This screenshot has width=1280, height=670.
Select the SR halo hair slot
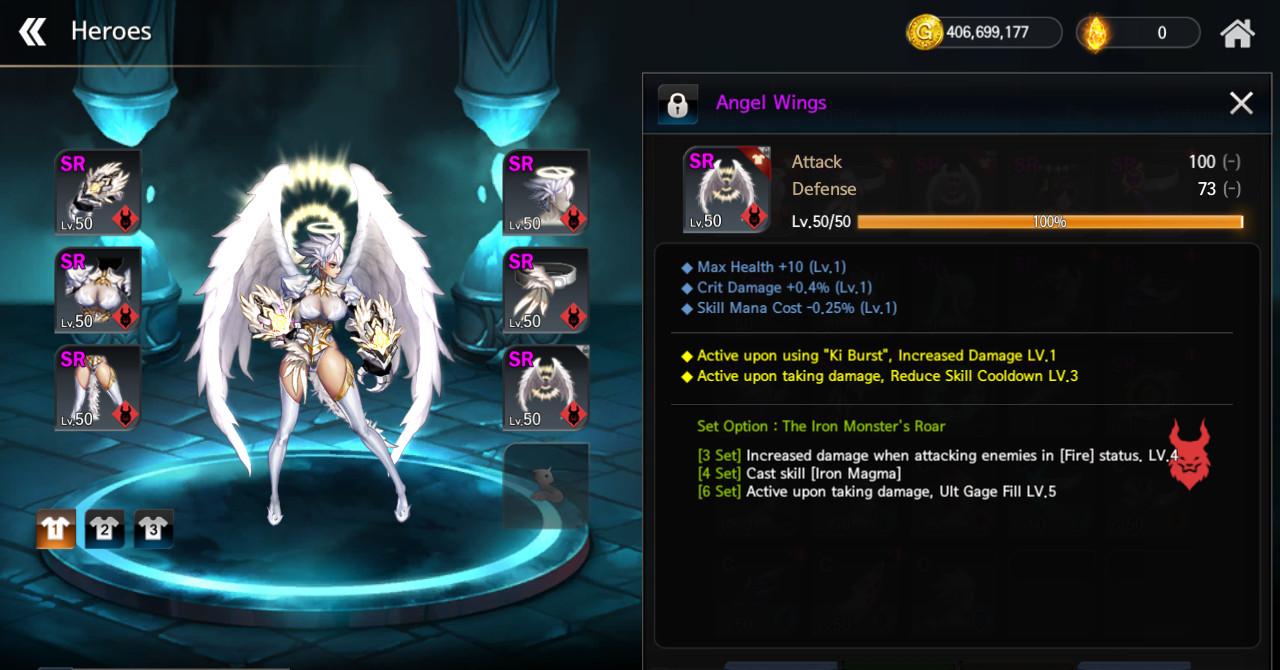[545, 192]
